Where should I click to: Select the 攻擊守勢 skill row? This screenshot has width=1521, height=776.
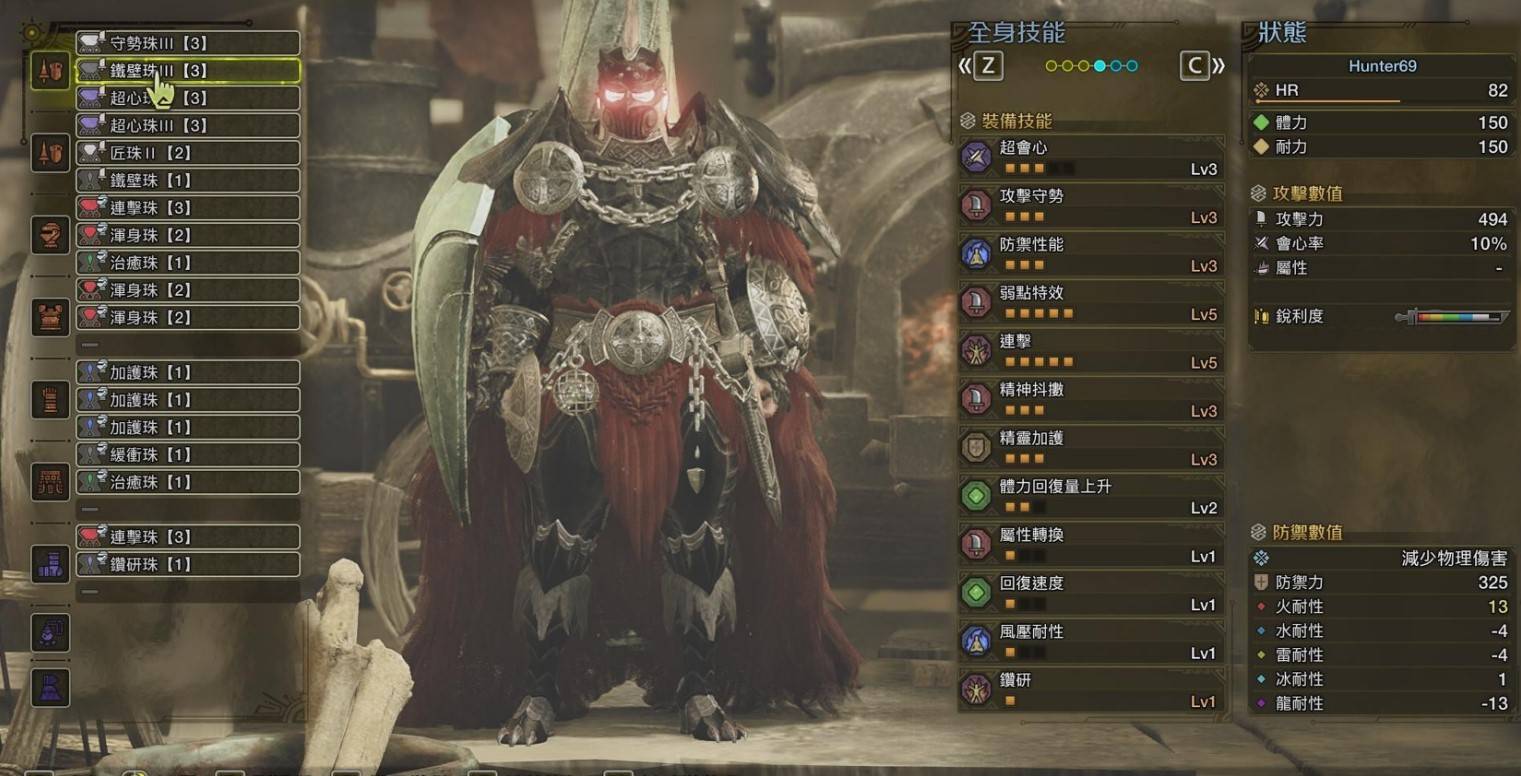[x=1091, y=206]
